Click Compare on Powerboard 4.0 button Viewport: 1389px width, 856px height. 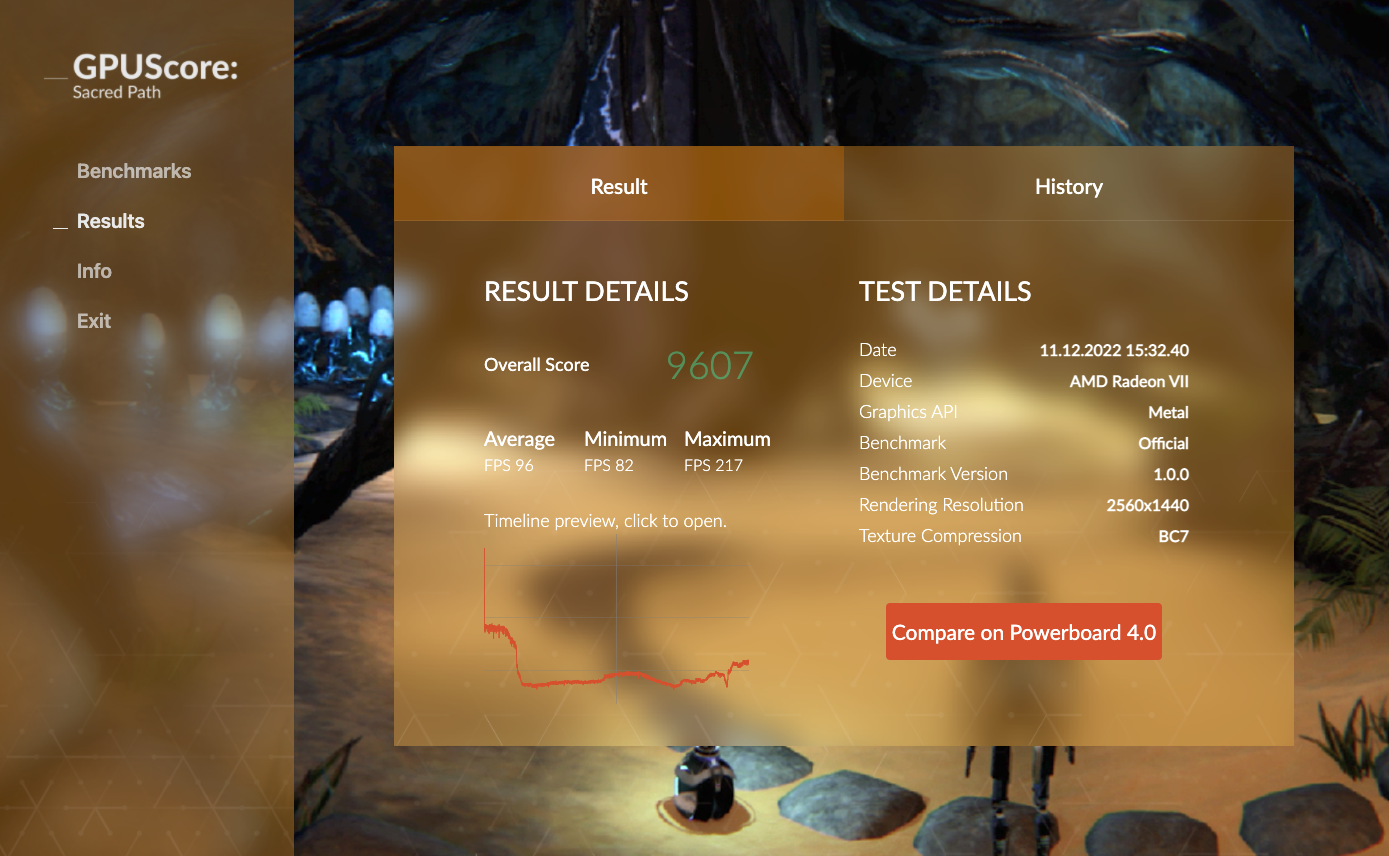click(x=1023, y=632)
